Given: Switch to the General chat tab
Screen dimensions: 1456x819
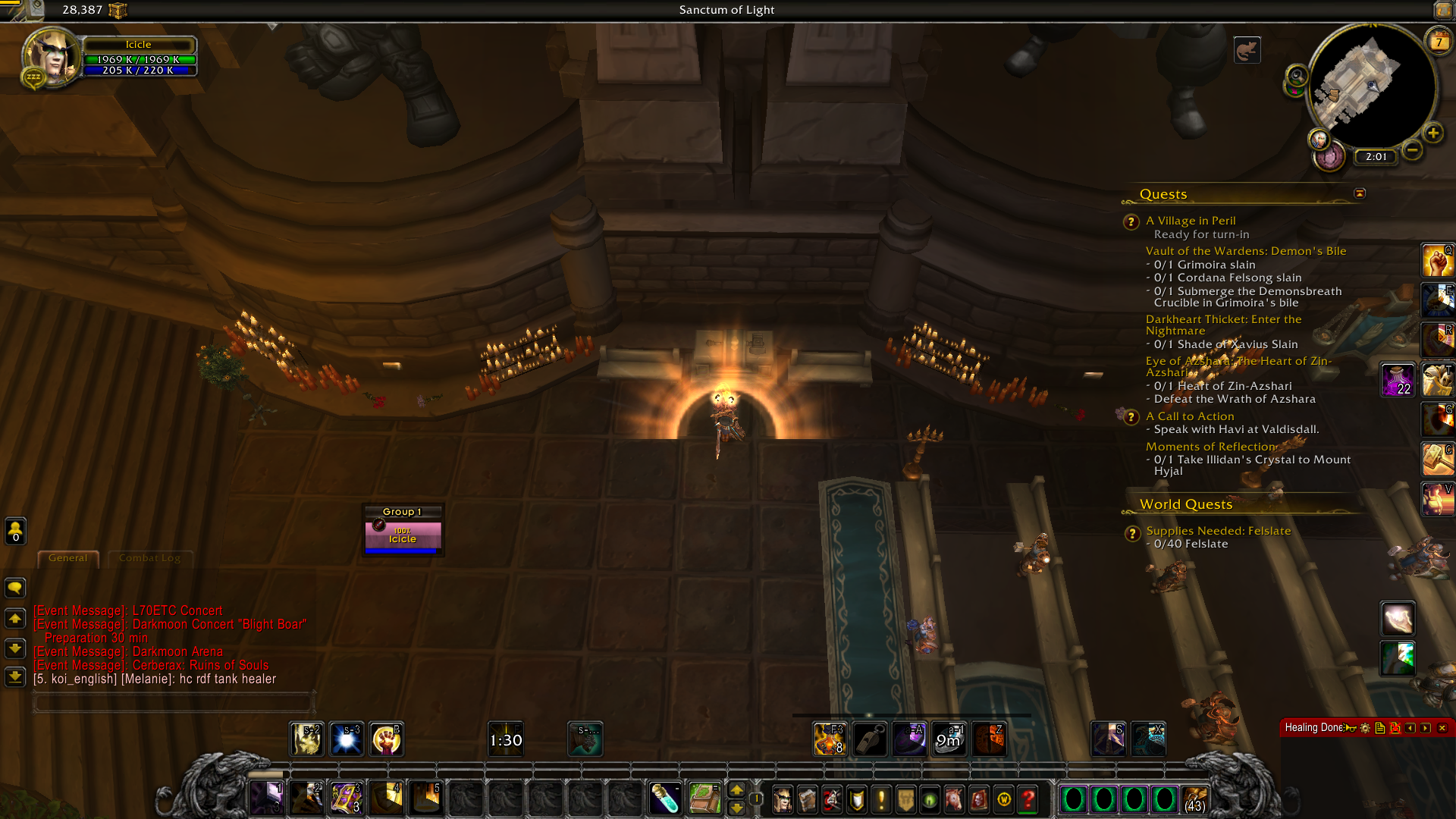Looking at the screenshot, I should [67, 558].
